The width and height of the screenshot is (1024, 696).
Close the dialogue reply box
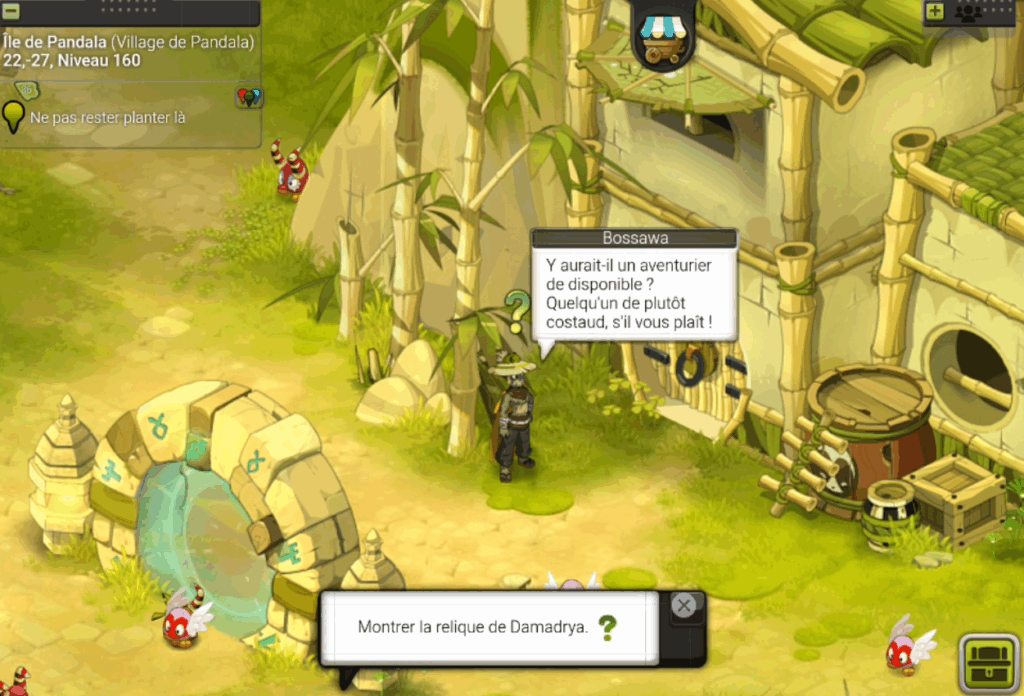click(x=684, y=606)
